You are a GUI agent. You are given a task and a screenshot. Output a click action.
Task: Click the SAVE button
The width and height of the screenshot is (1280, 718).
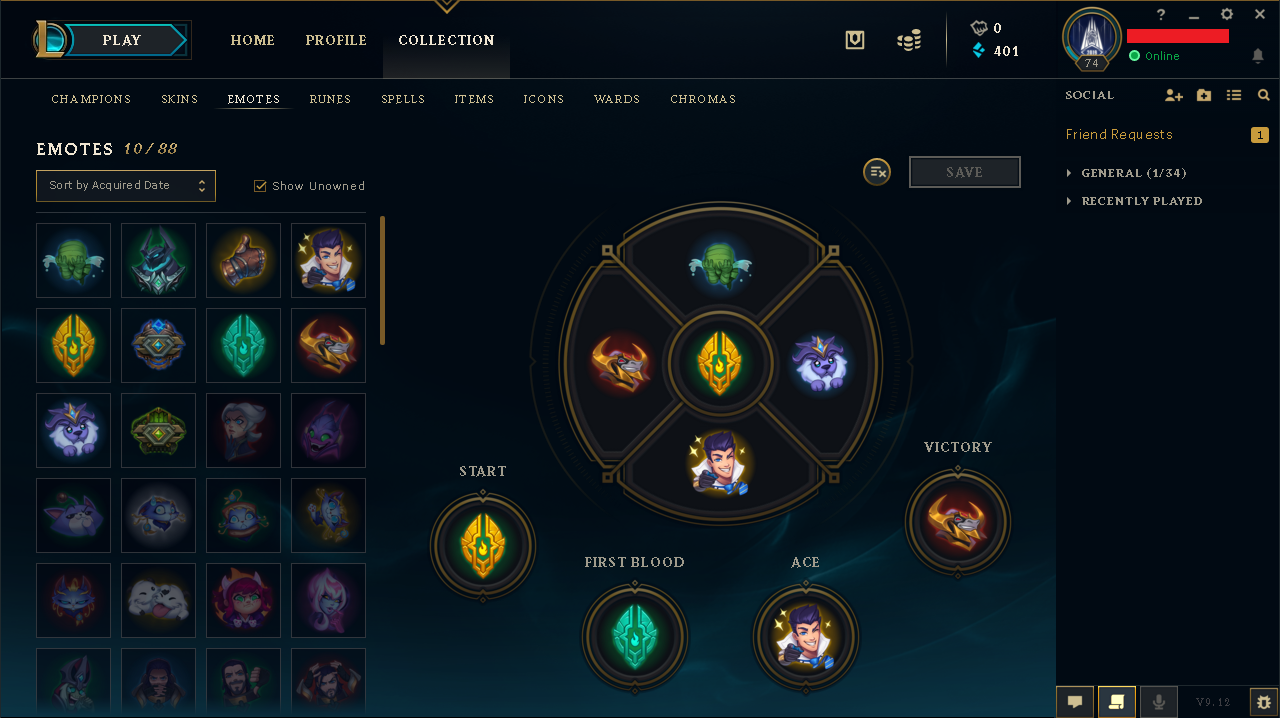(x=964, y=172)
